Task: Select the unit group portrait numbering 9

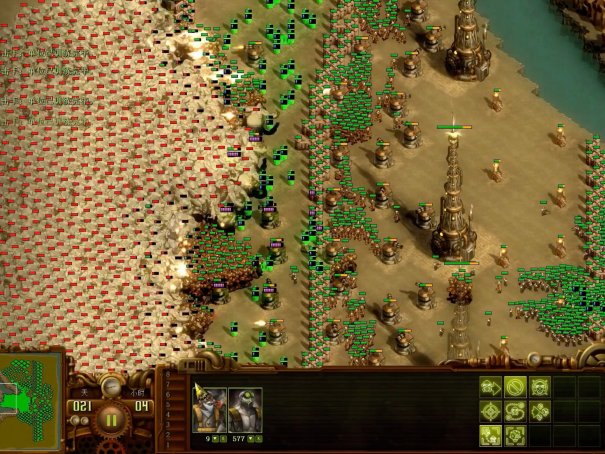Action: coord(208,410)
